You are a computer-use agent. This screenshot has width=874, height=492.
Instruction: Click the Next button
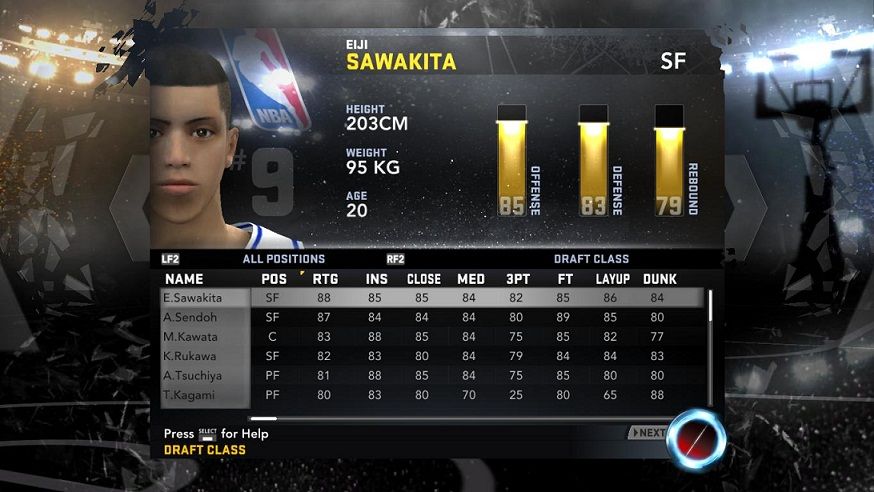pyautogui.click(x=648, y=433)
